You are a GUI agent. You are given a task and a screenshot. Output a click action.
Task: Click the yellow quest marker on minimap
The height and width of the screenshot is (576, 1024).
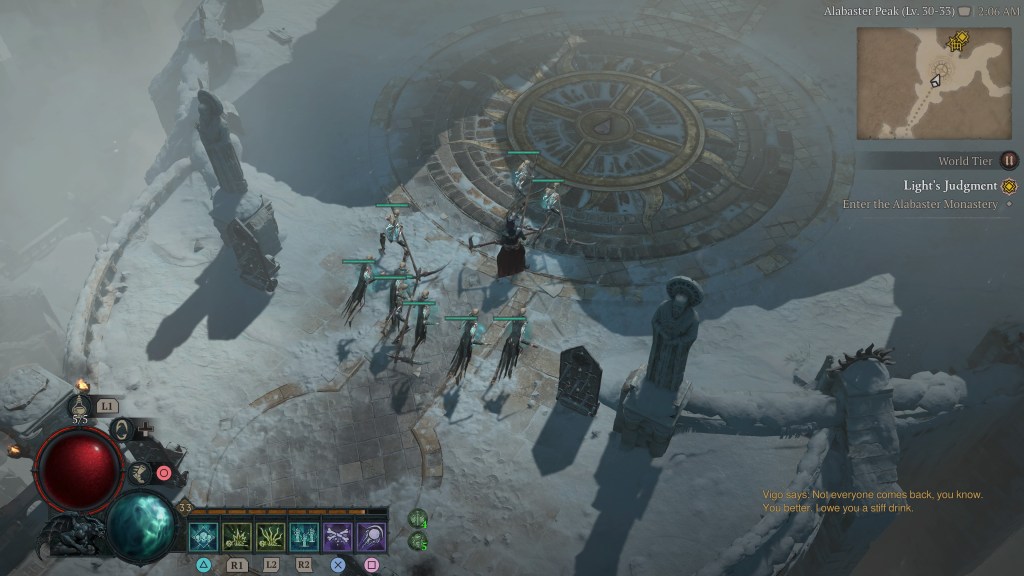click(x=960, y=40)
